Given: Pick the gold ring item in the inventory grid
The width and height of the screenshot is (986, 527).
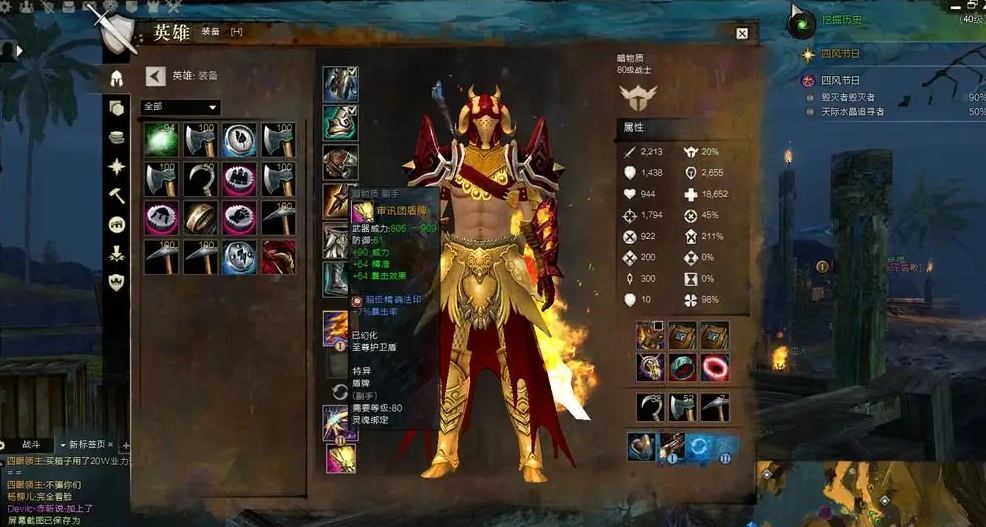Looking at the screenshot, I should point(200,218).
